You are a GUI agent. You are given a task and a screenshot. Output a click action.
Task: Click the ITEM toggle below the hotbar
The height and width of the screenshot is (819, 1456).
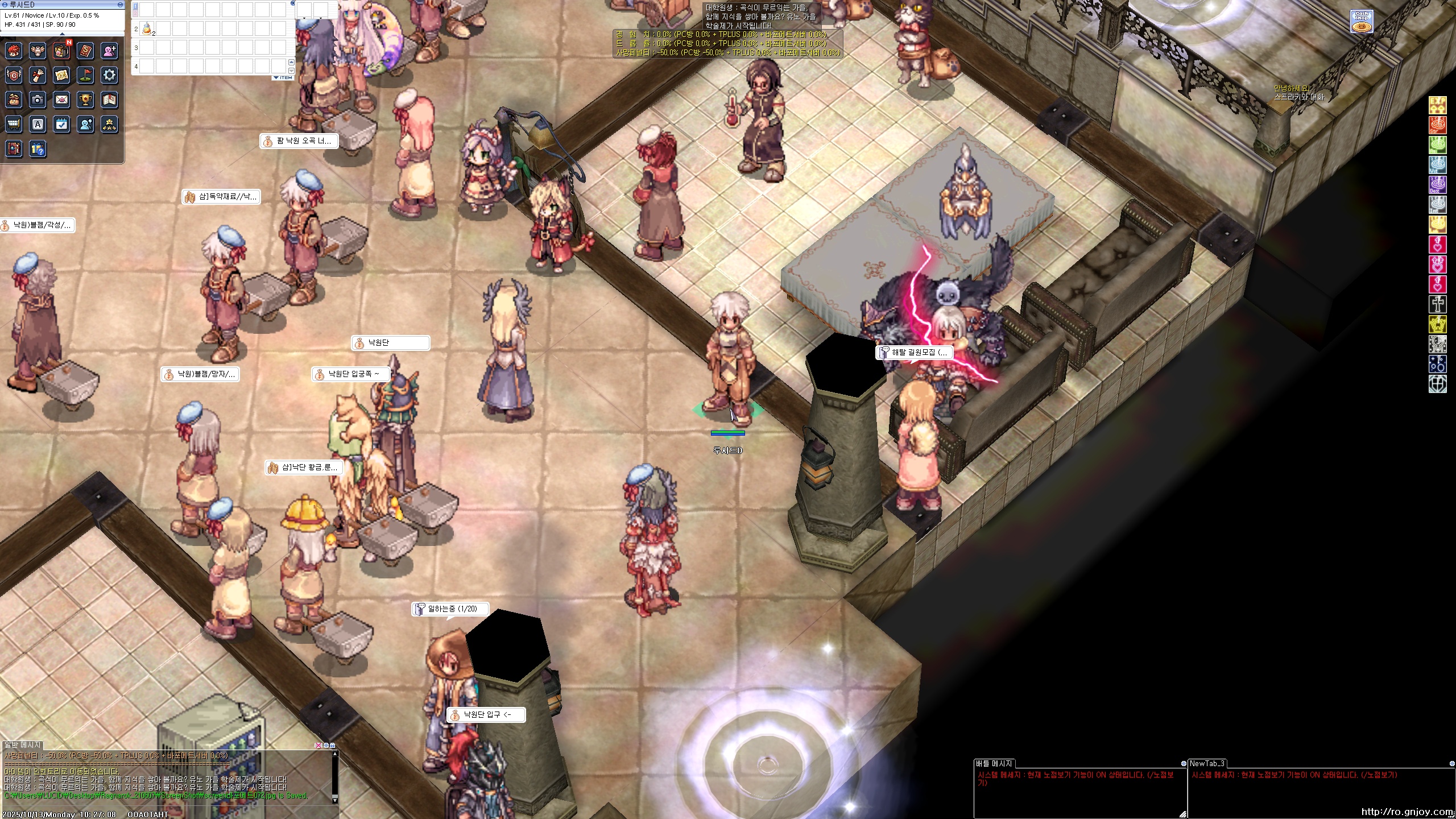283,77
